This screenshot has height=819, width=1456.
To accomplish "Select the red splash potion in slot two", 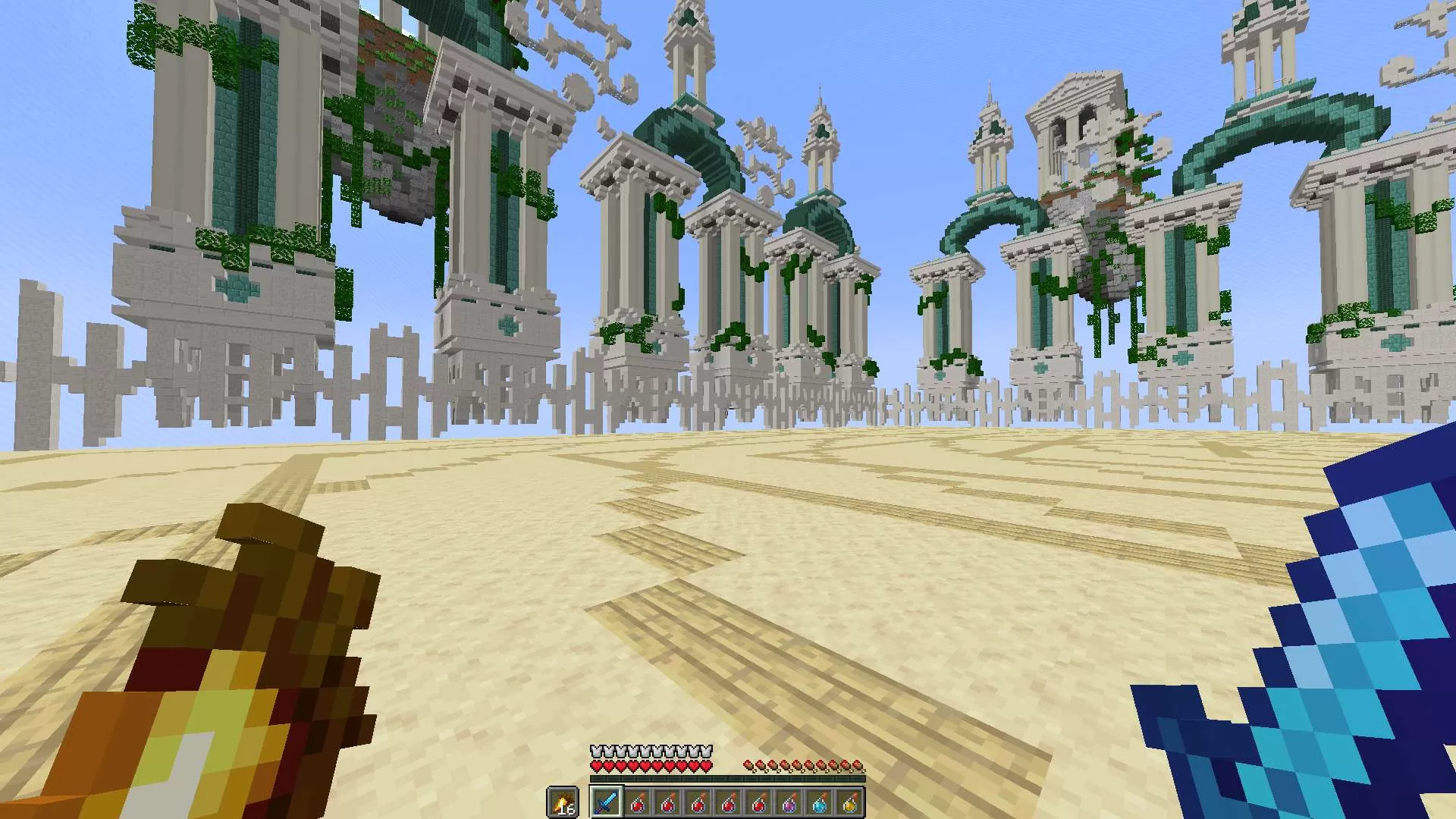I will coord(637,802).
